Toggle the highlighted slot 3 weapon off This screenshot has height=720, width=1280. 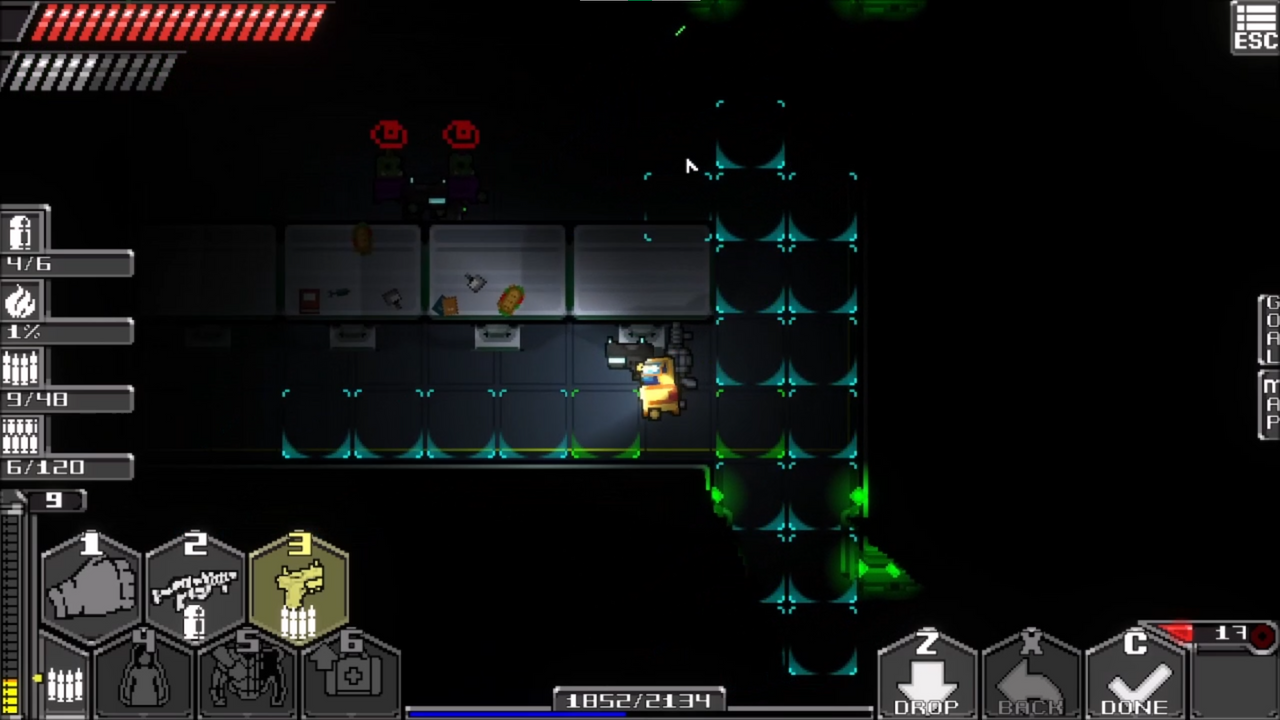pos(300,585)
